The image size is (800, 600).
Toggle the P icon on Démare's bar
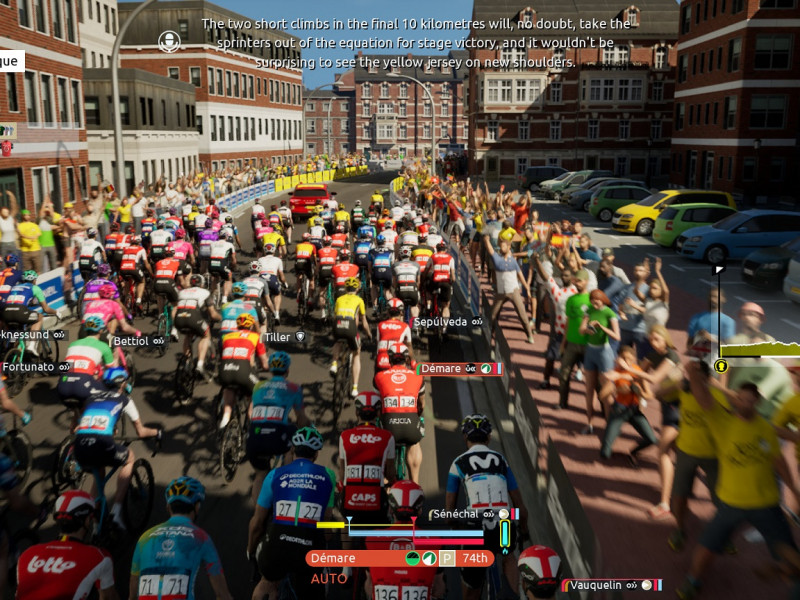447,558
